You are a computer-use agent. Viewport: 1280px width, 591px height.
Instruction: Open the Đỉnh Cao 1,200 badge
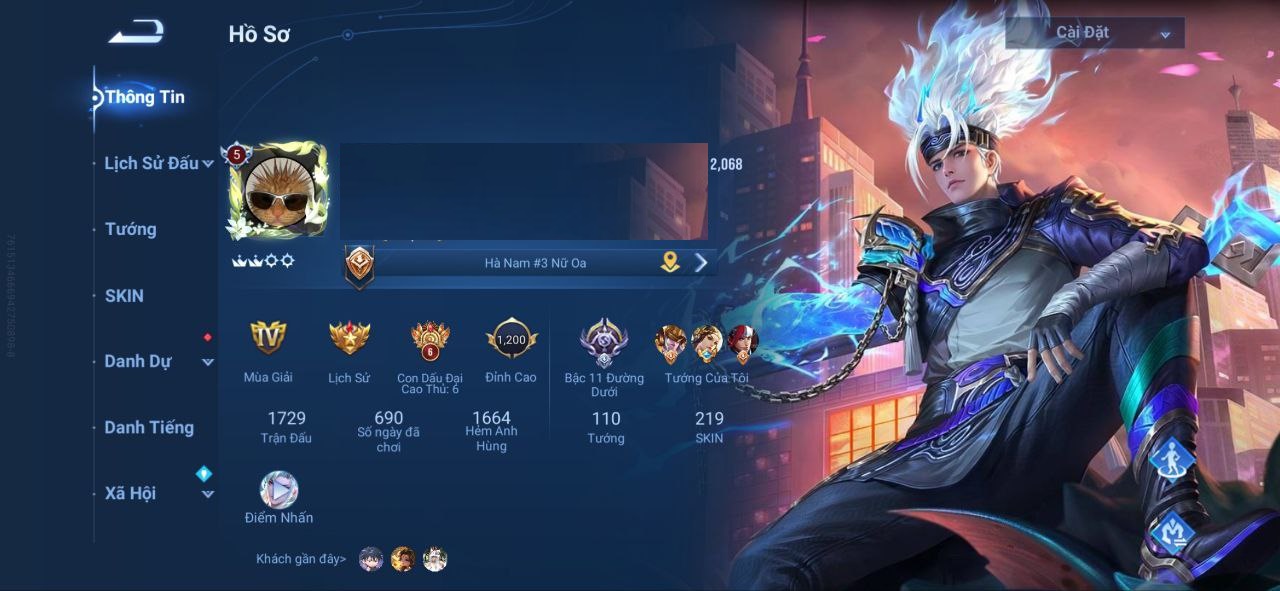point(511,339)
